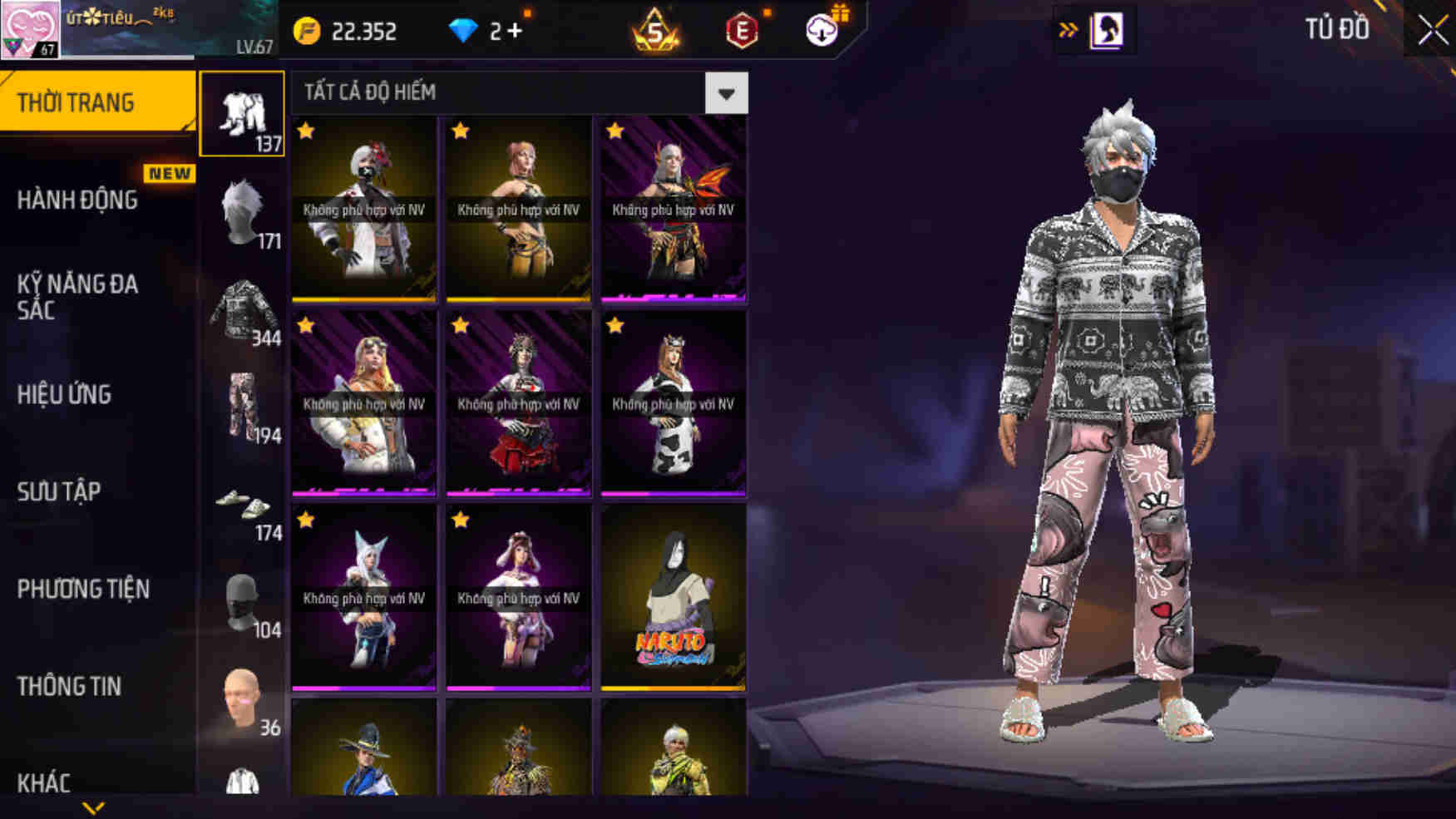The image size is (1456, 819).
Task: Expand more categories via the bottom chevron
Action: click(x=93, y=808)
